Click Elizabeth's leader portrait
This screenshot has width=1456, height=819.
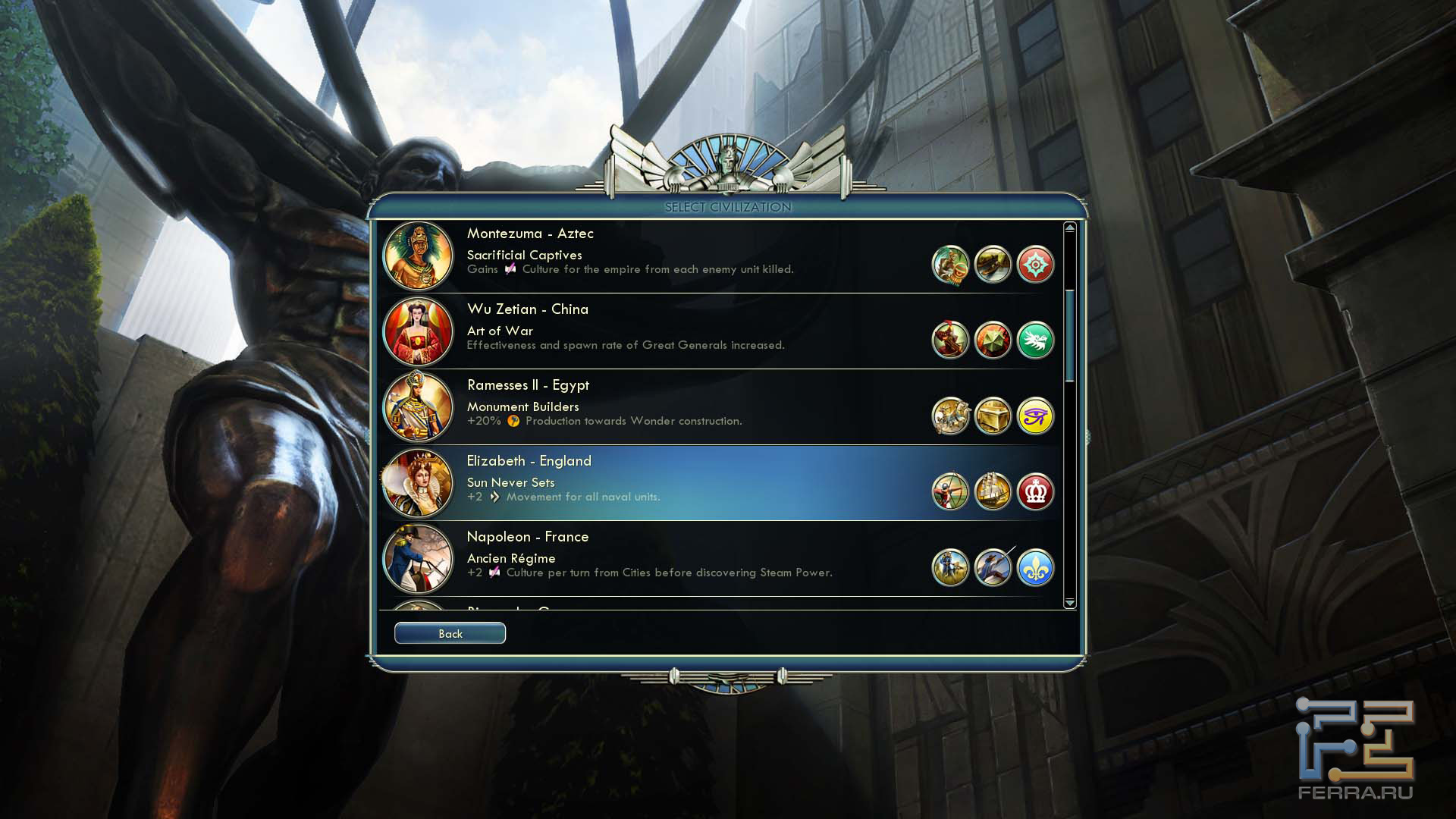click(418, 483)
